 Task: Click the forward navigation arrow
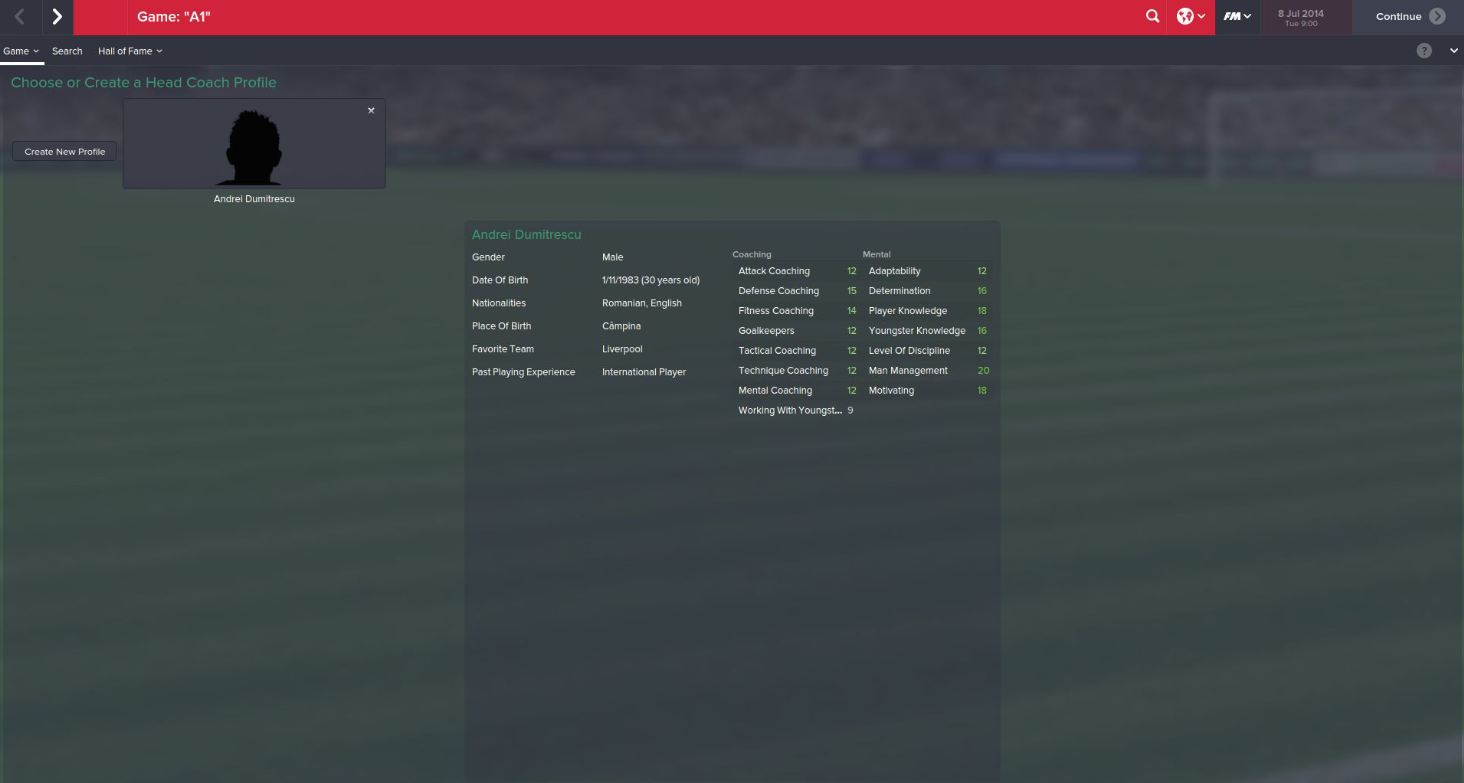tap(55, 16)
